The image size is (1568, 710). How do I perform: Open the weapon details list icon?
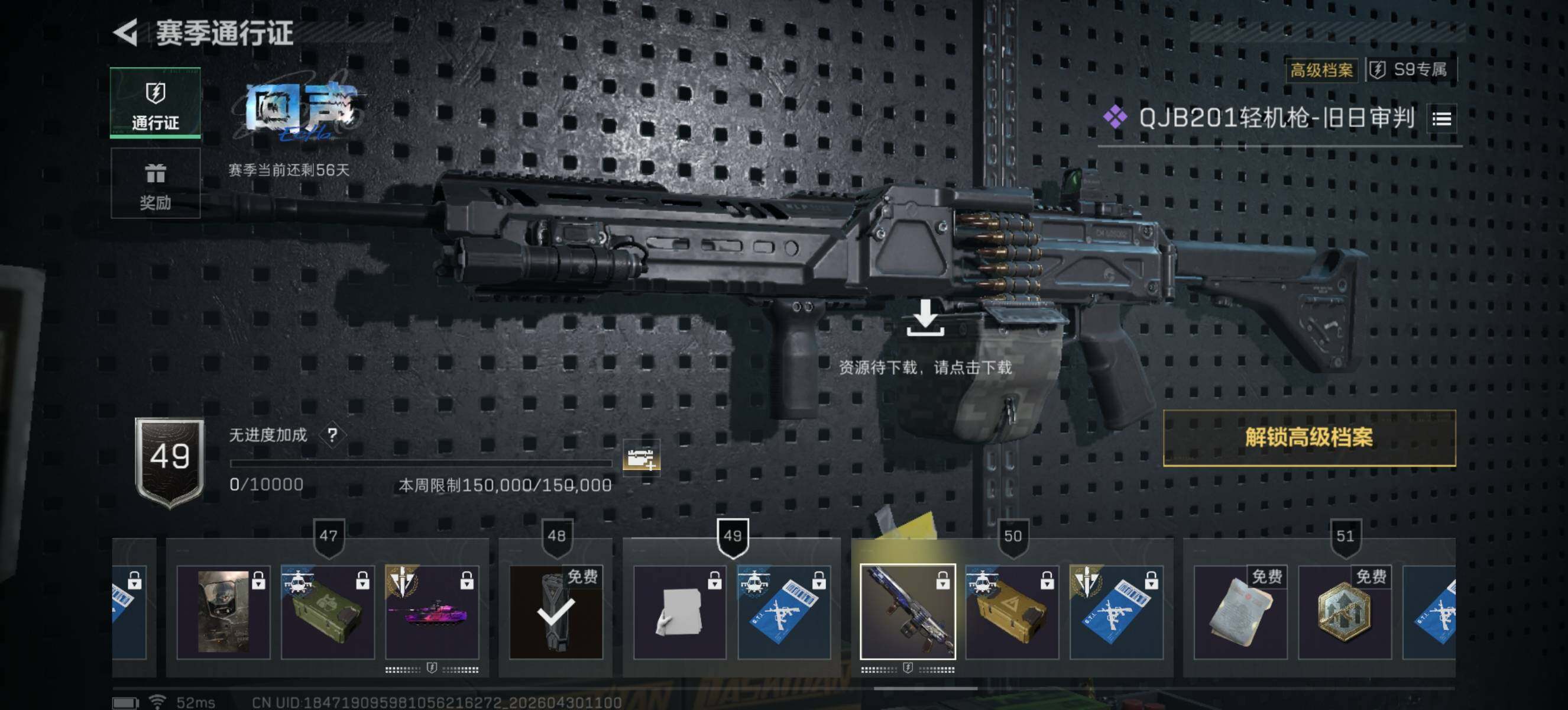tap(1441, 119)
